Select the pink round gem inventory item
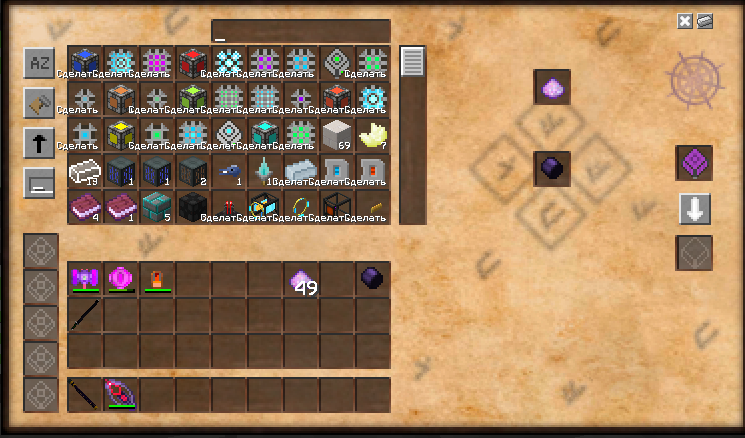This screenshot has height=438, width=745. [121, 279]
